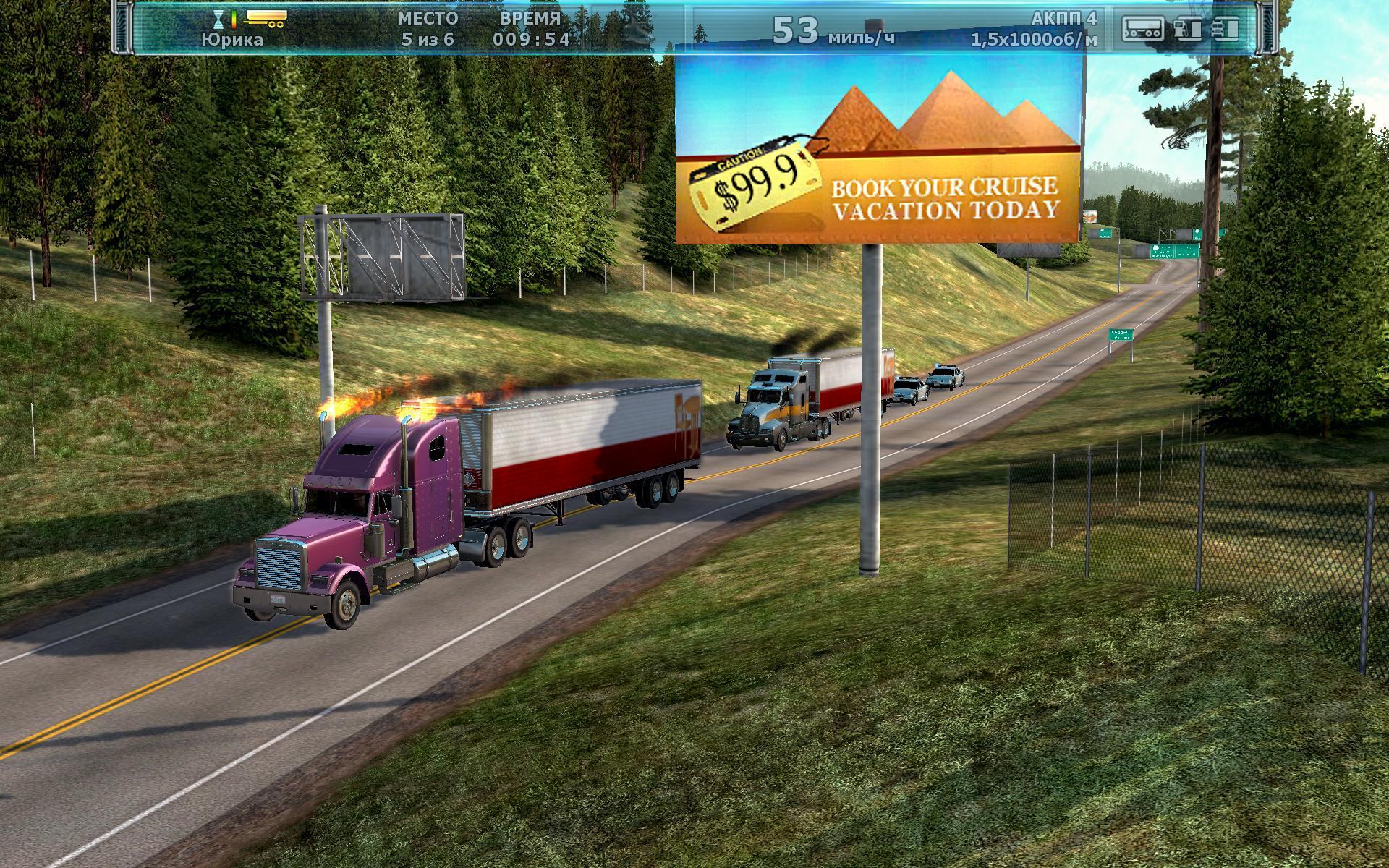Screen dimensions: 1389x868
Task: Click the yellow trailer cargo icon
Action: (x=266, y=20)
